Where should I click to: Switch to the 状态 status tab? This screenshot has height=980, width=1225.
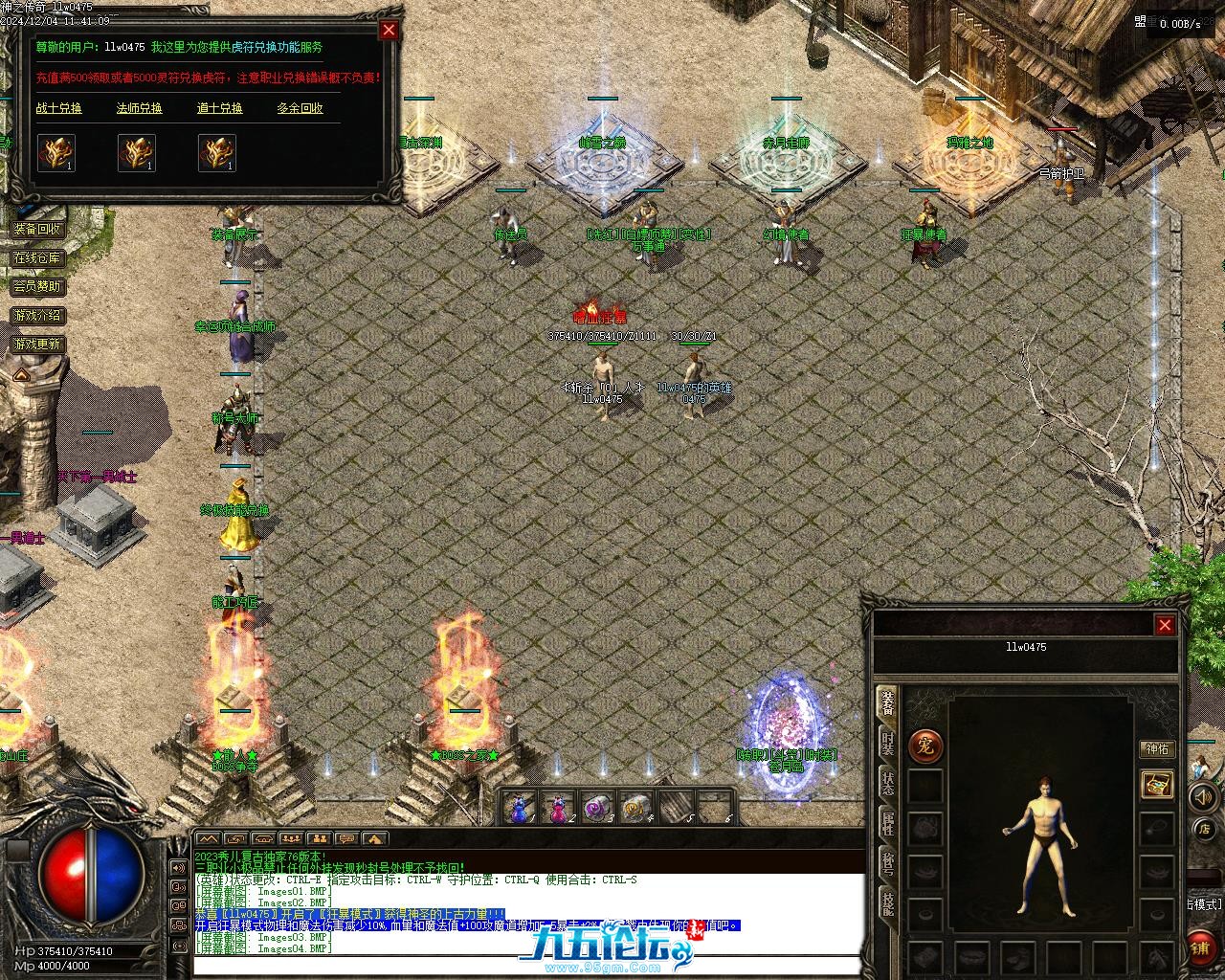coord(888,785)
